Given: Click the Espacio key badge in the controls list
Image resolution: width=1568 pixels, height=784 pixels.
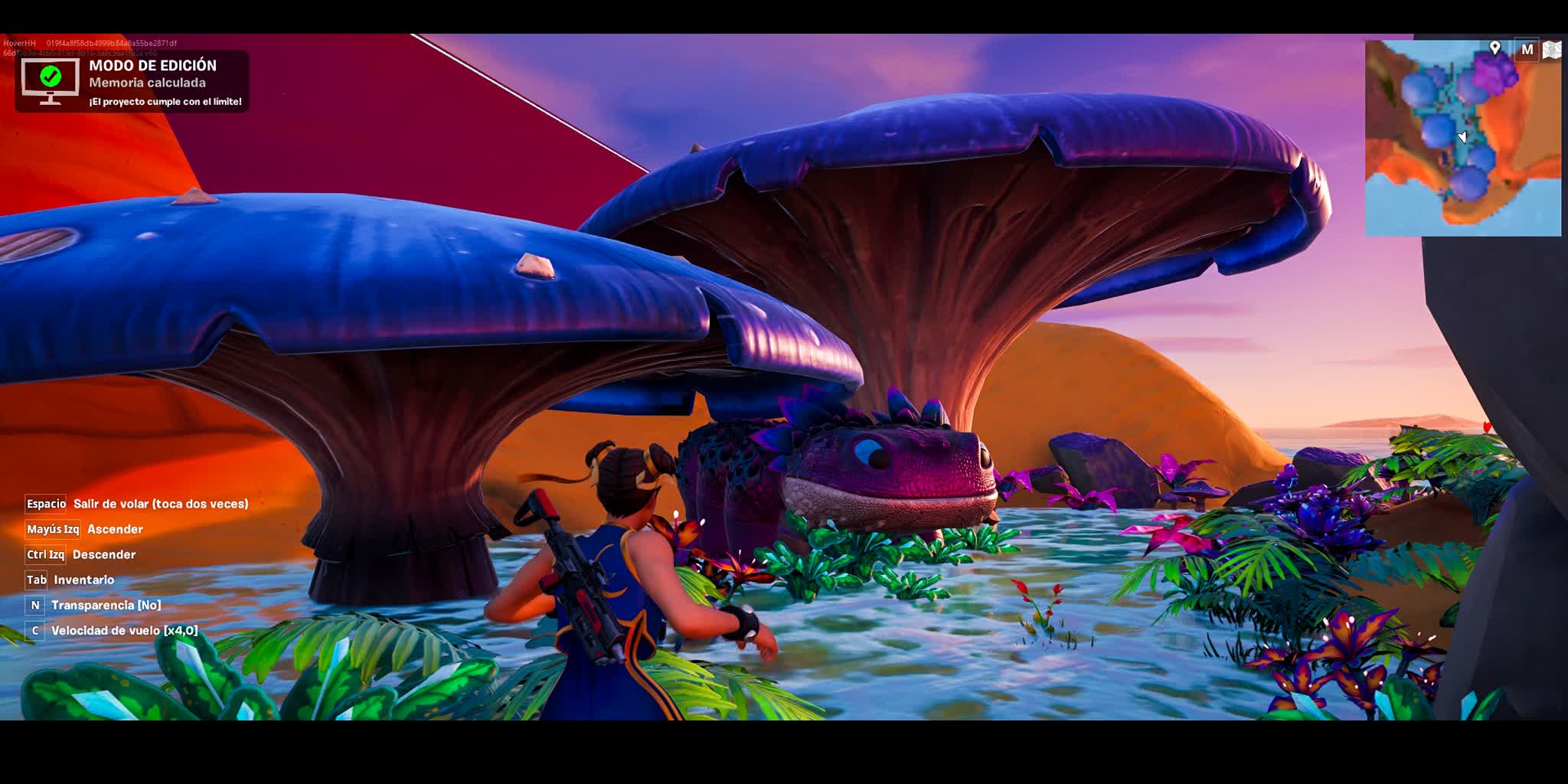Looking at the screenshot, I should coord(44,505).
